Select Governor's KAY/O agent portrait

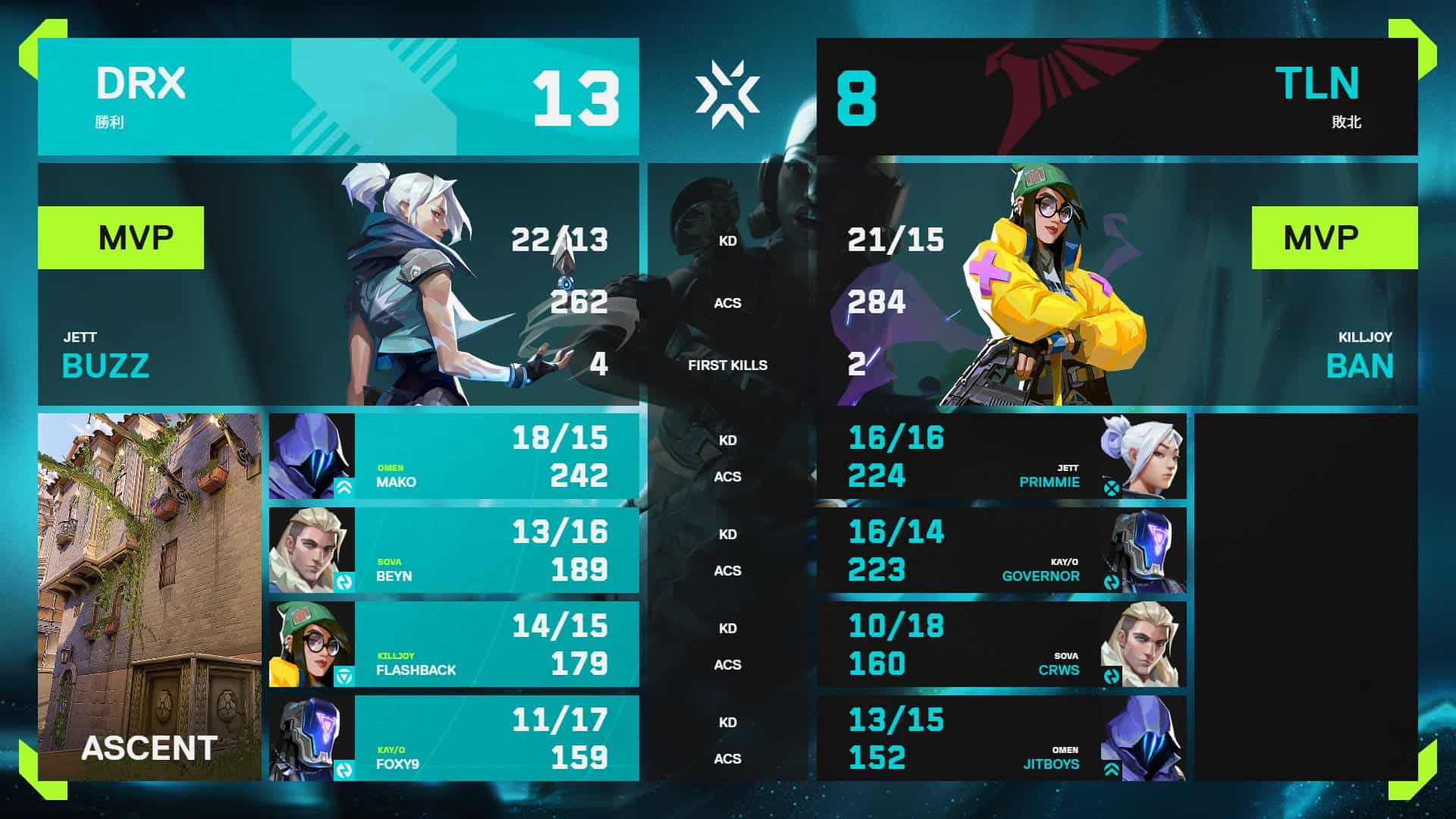click(1147, 550)
